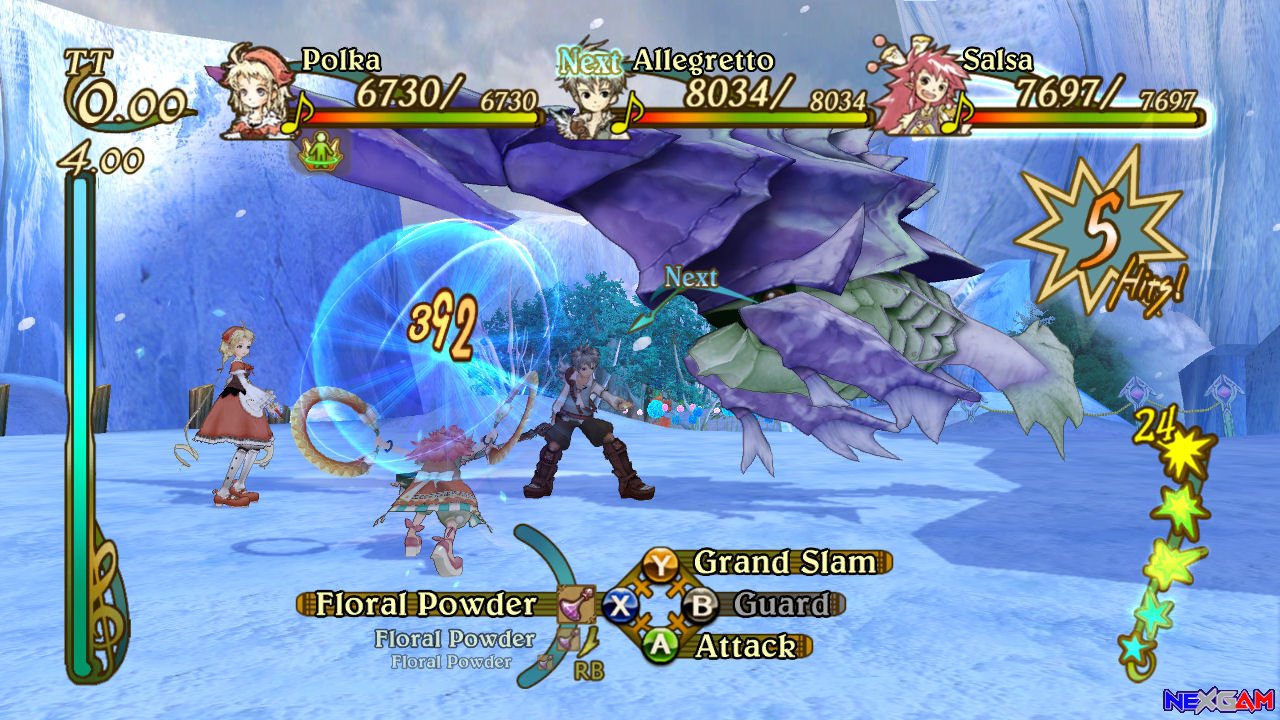Choose the Attack command
This screenshot has height=720, width=1280.
click(x=745, y=646)
